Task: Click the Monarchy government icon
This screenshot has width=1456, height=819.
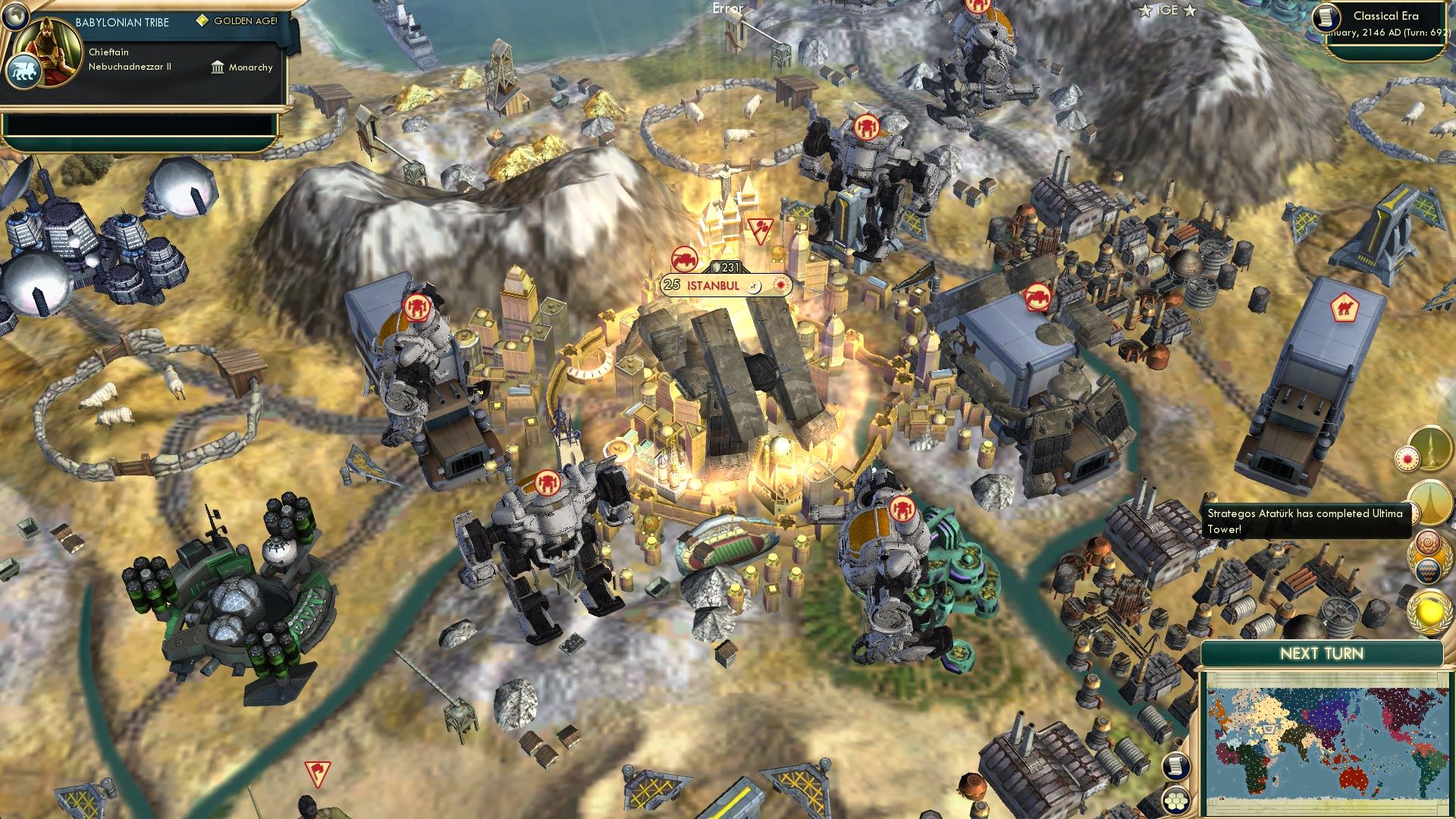Action: click(218, 67)
